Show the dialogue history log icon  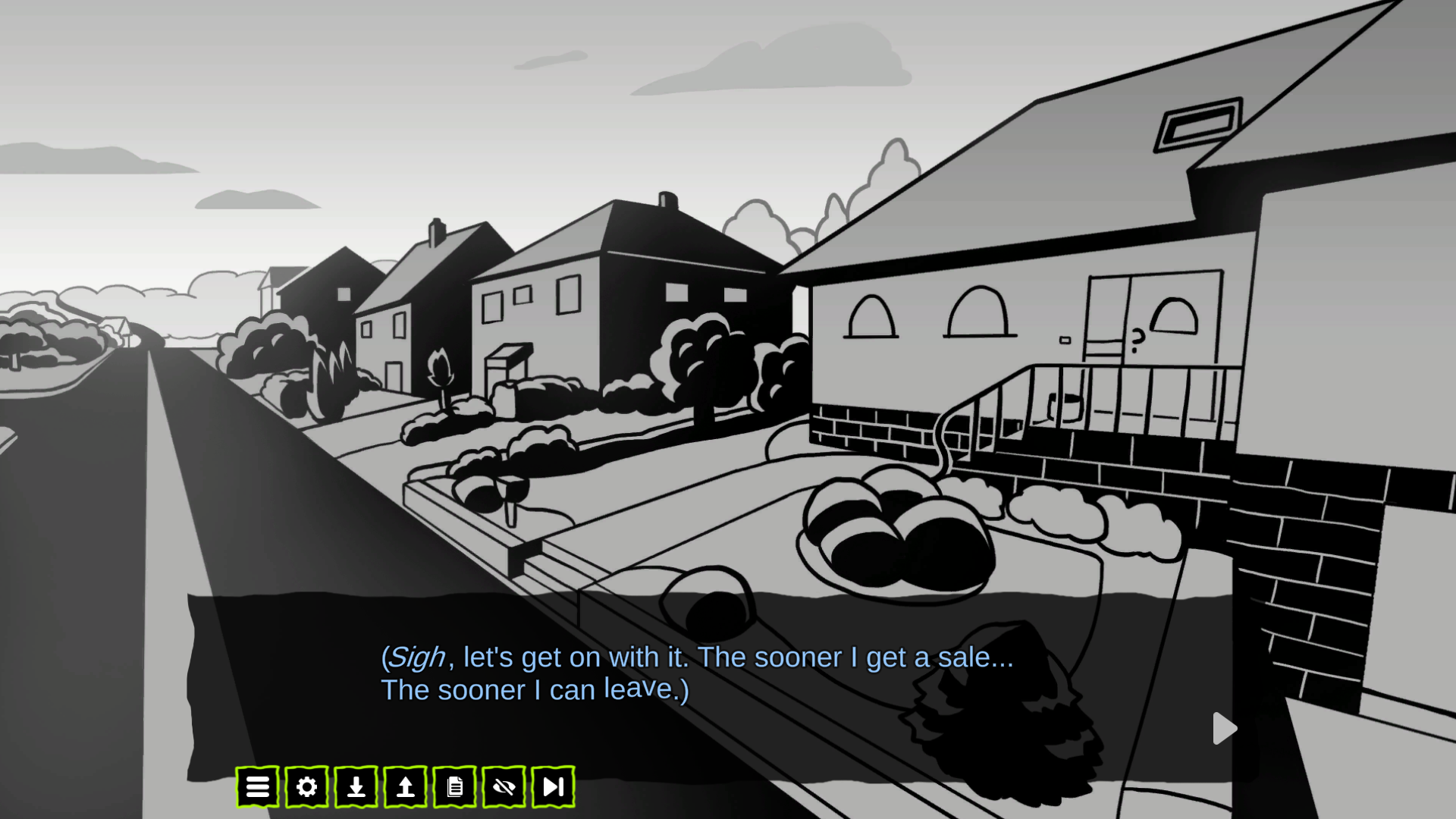click(454, 787)
